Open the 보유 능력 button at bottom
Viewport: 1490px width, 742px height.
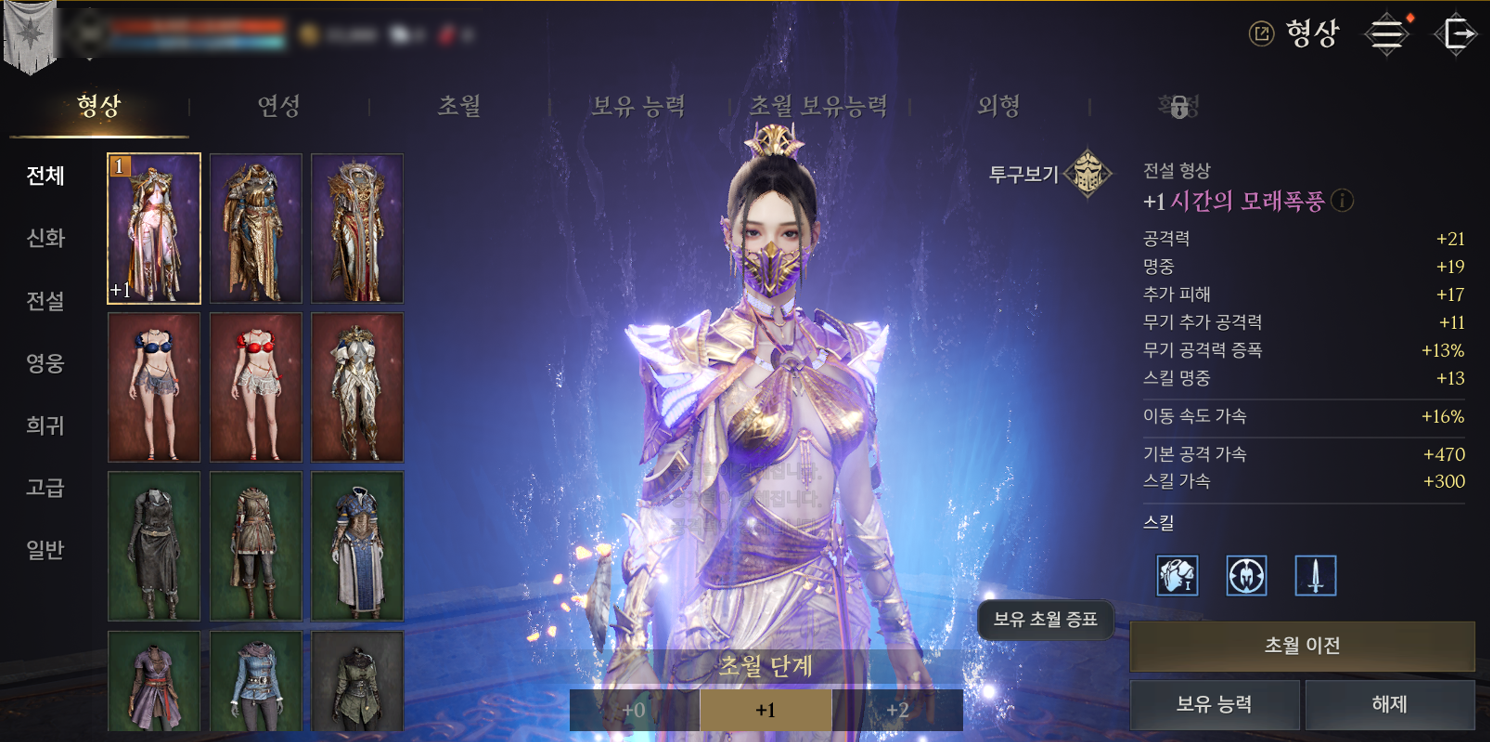1214,705
